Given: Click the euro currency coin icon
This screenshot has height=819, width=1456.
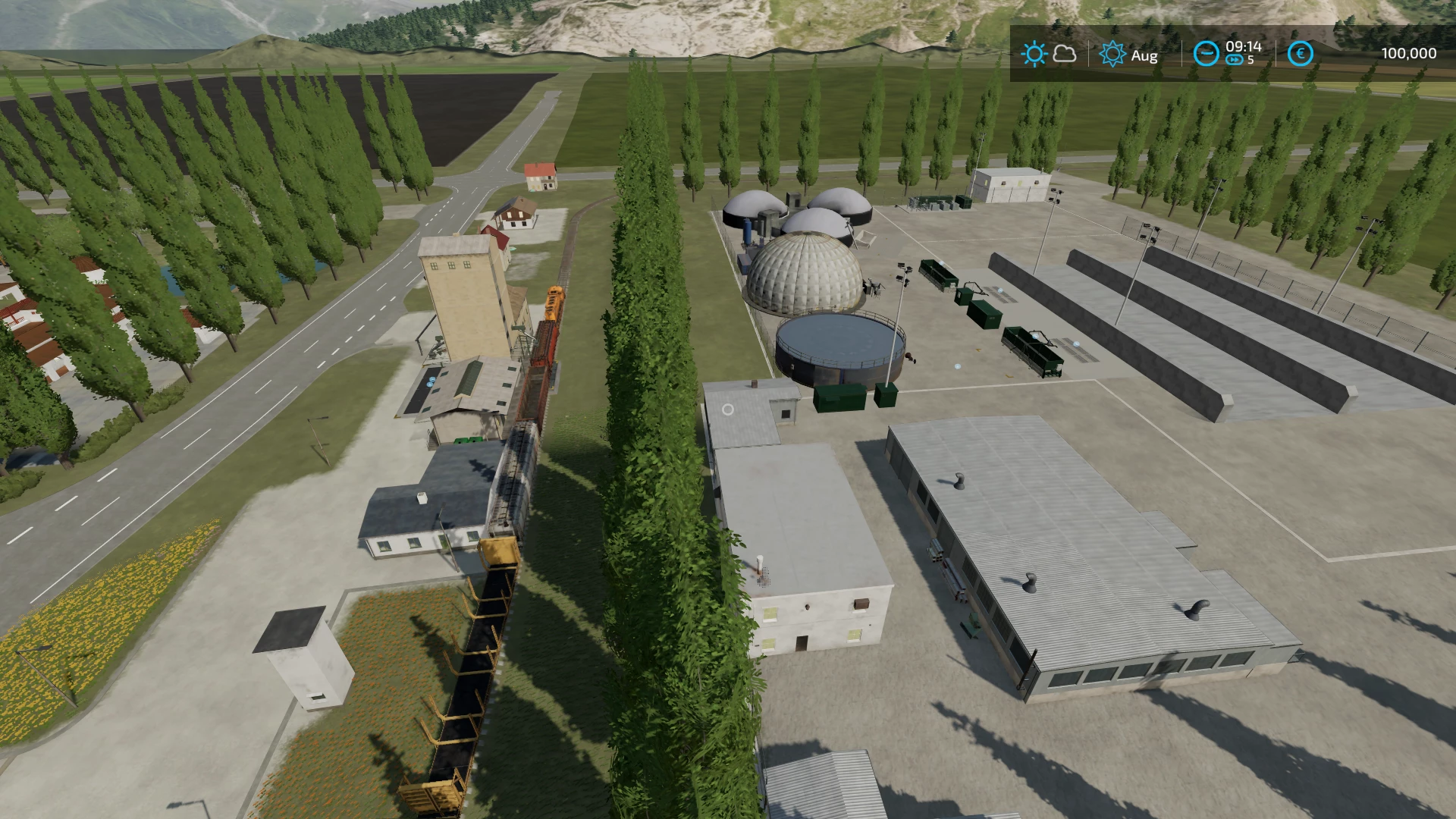Looking at the screenshot, I should 1301,54.
